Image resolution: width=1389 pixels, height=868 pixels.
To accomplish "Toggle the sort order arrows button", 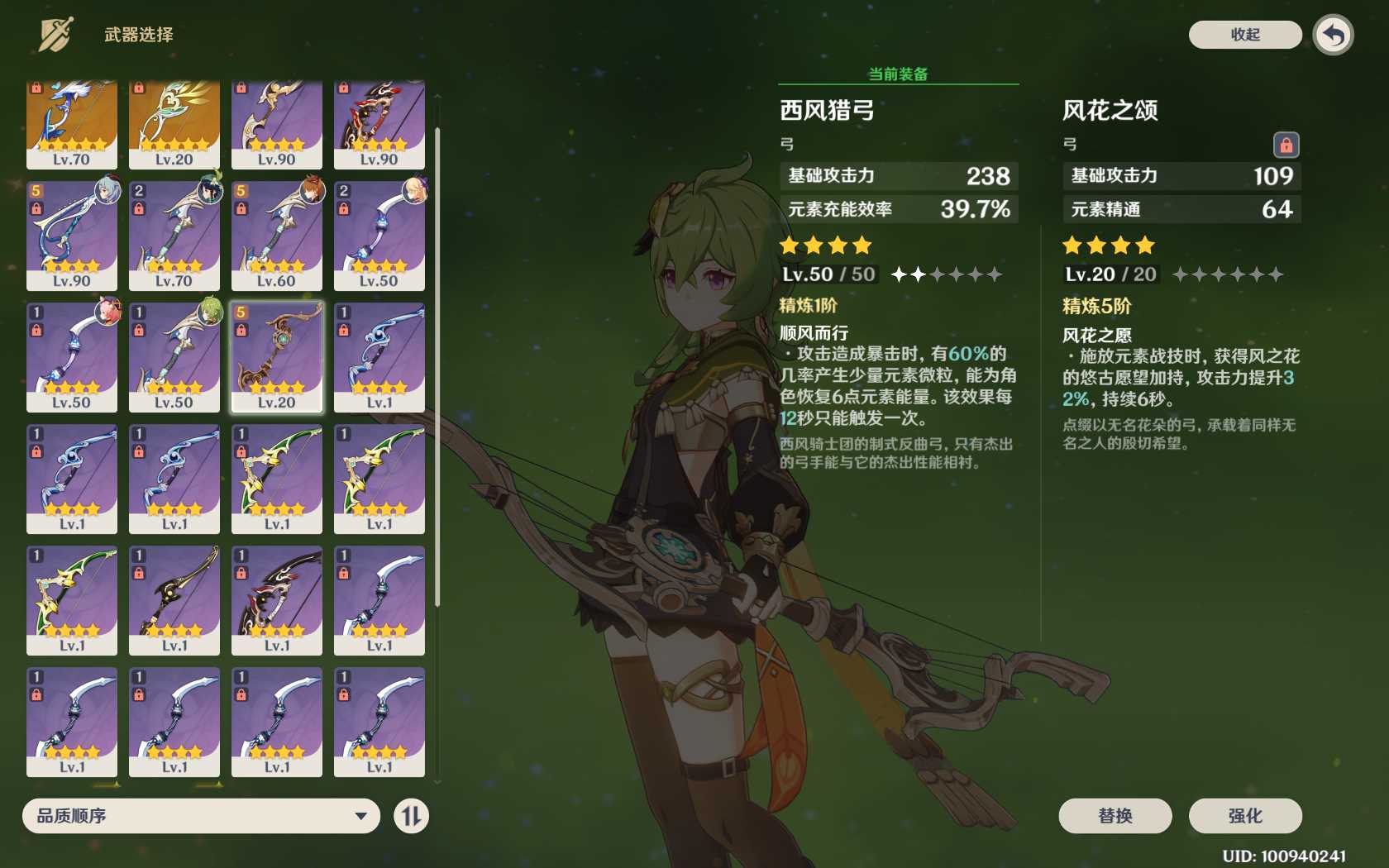I will point(411,816).
